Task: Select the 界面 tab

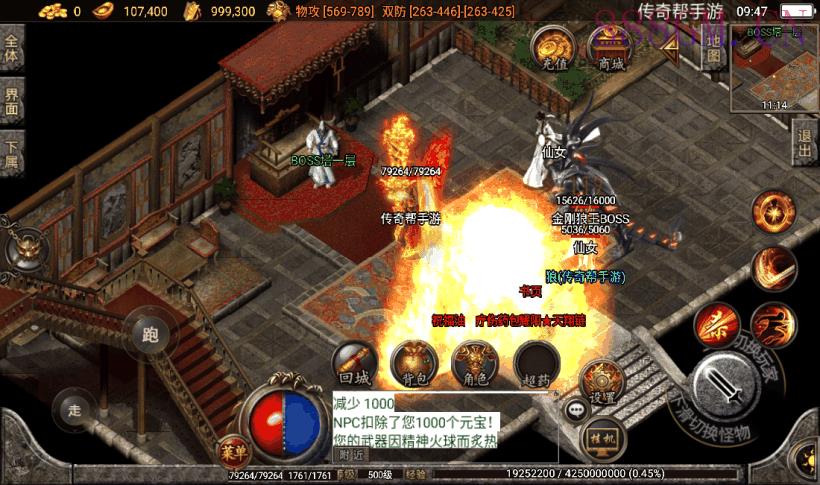Action: coord(12,102)
